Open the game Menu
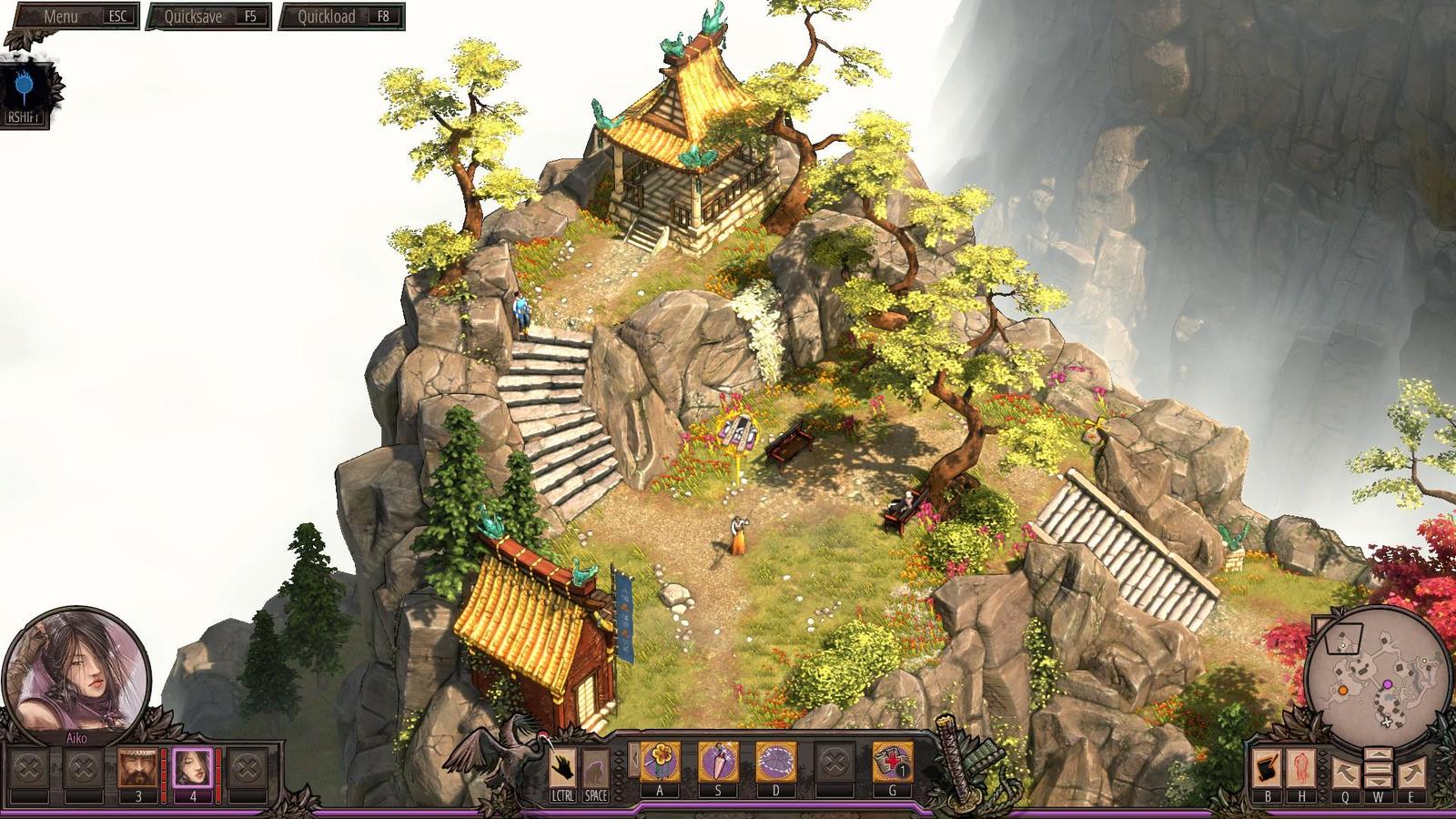Image resolution: width=1456 pixels, height=819 pixels. 75,16
